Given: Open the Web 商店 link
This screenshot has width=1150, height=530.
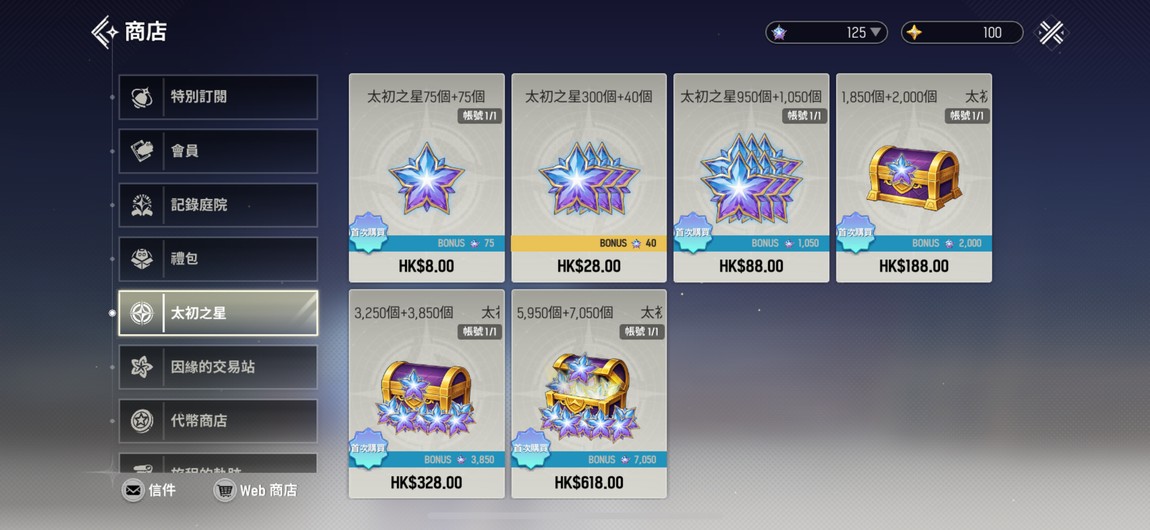Looking at the screenshot, I should point(256,490).
